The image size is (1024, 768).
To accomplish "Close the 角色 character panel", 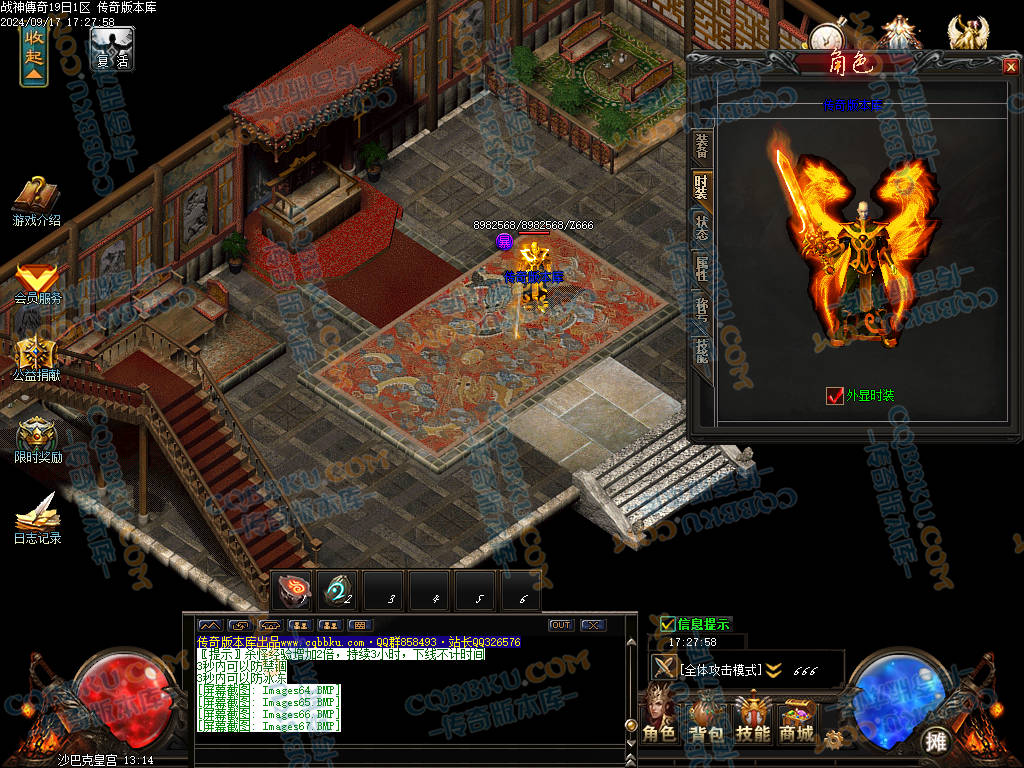I will pyautogui.click(x=1010, y=67).
